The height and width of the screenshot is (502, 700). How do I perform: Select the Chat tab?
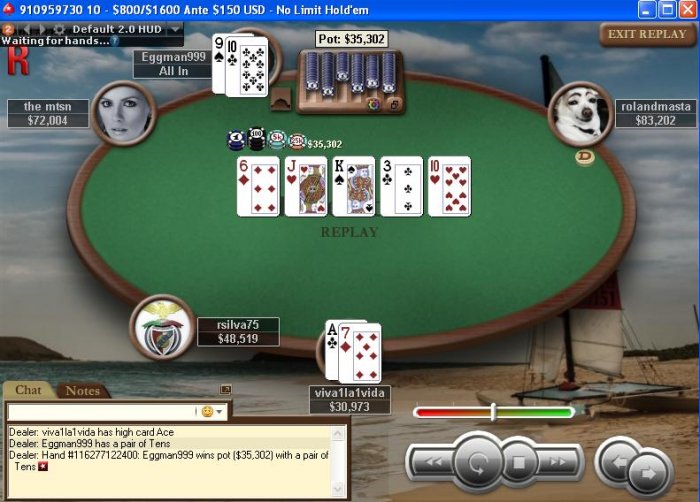coord(28,391)
